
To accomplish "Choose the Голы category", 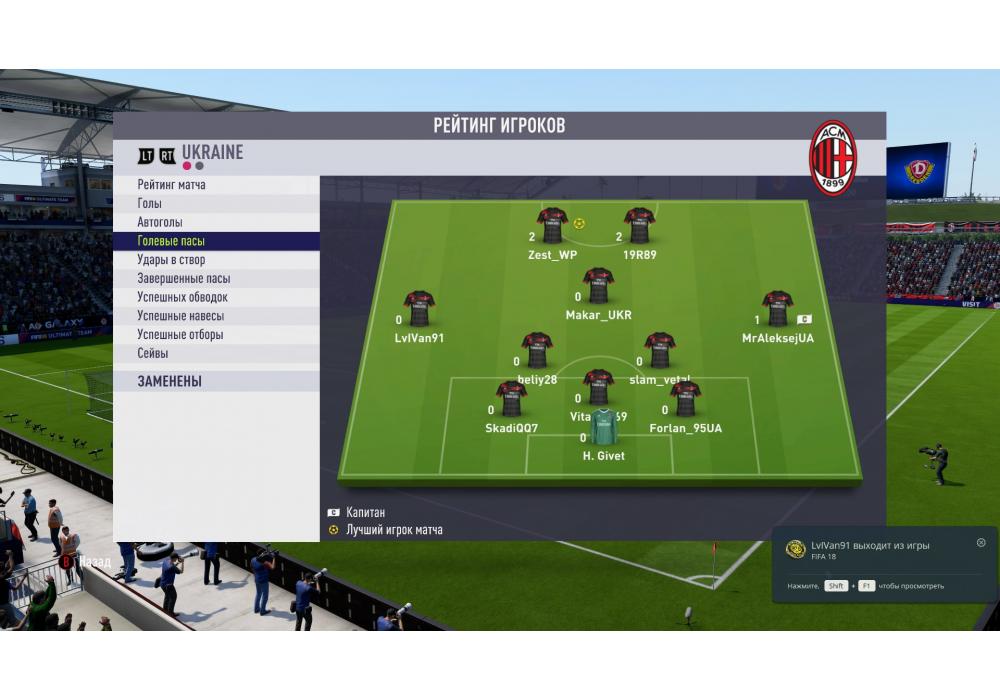I will [x=150, y=204].
